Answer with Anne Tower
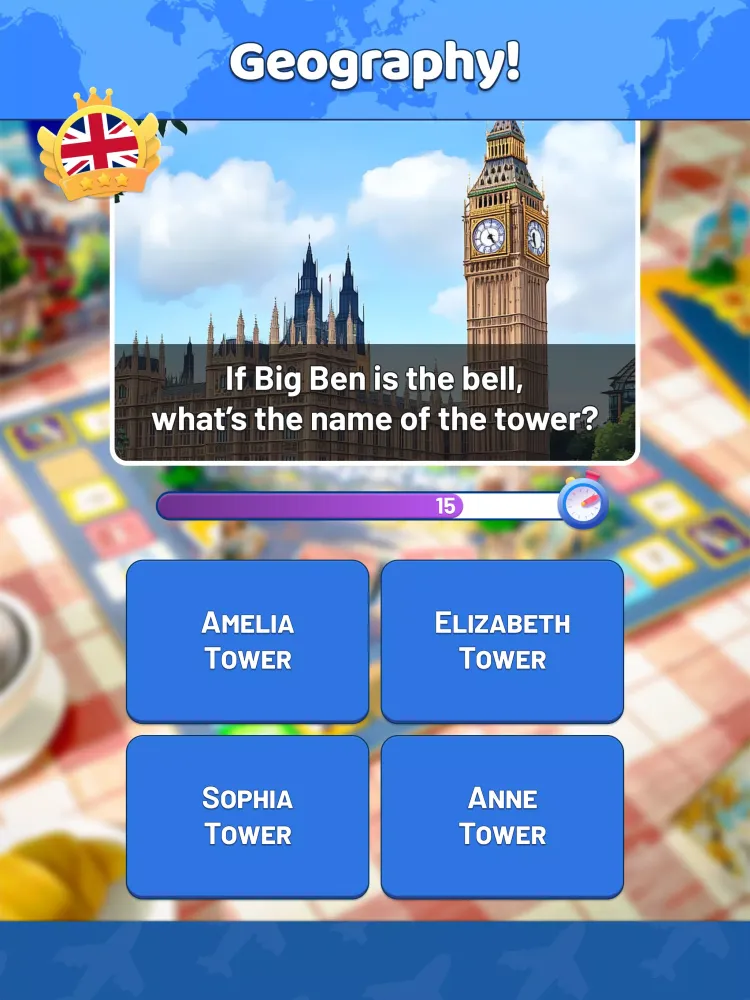This screenshot has height=1000, width=750. coord(502,816)
